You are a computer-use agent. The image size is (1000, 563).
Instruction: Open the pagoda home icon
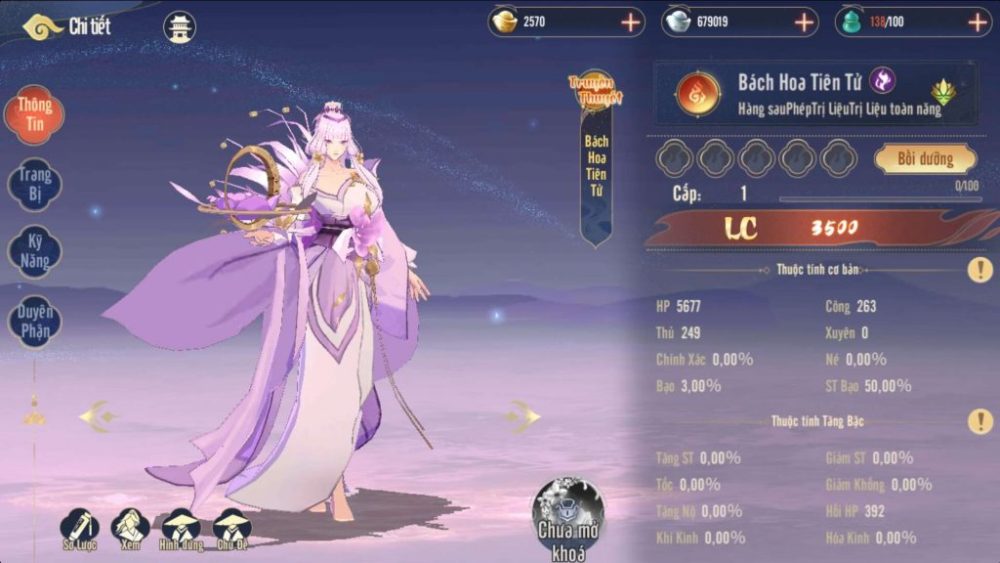179,28
